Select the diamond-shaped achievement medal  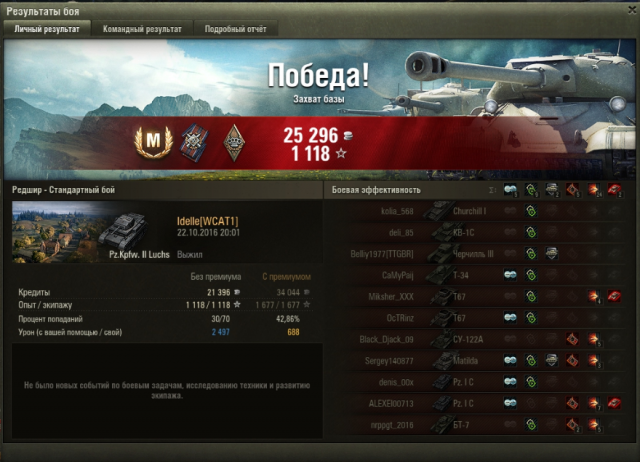click(232, 143)
